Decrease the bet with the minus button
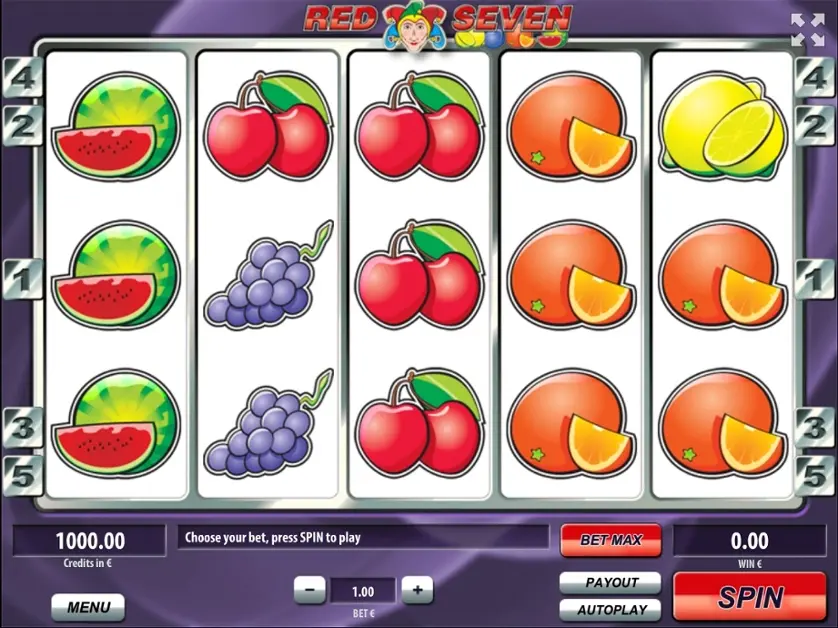This screenshot has width=838, height=628. pos(310,590)
